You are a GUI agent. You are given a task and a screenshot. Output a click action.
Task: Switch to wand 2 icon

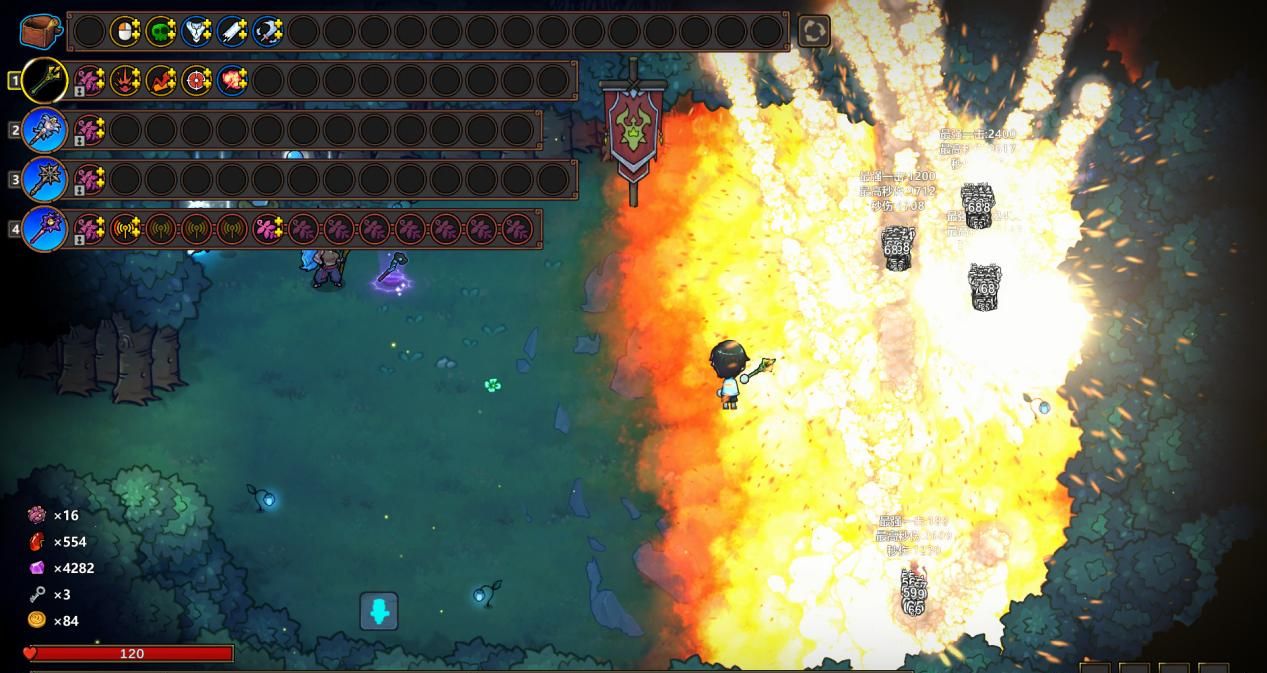pos(45,130)
